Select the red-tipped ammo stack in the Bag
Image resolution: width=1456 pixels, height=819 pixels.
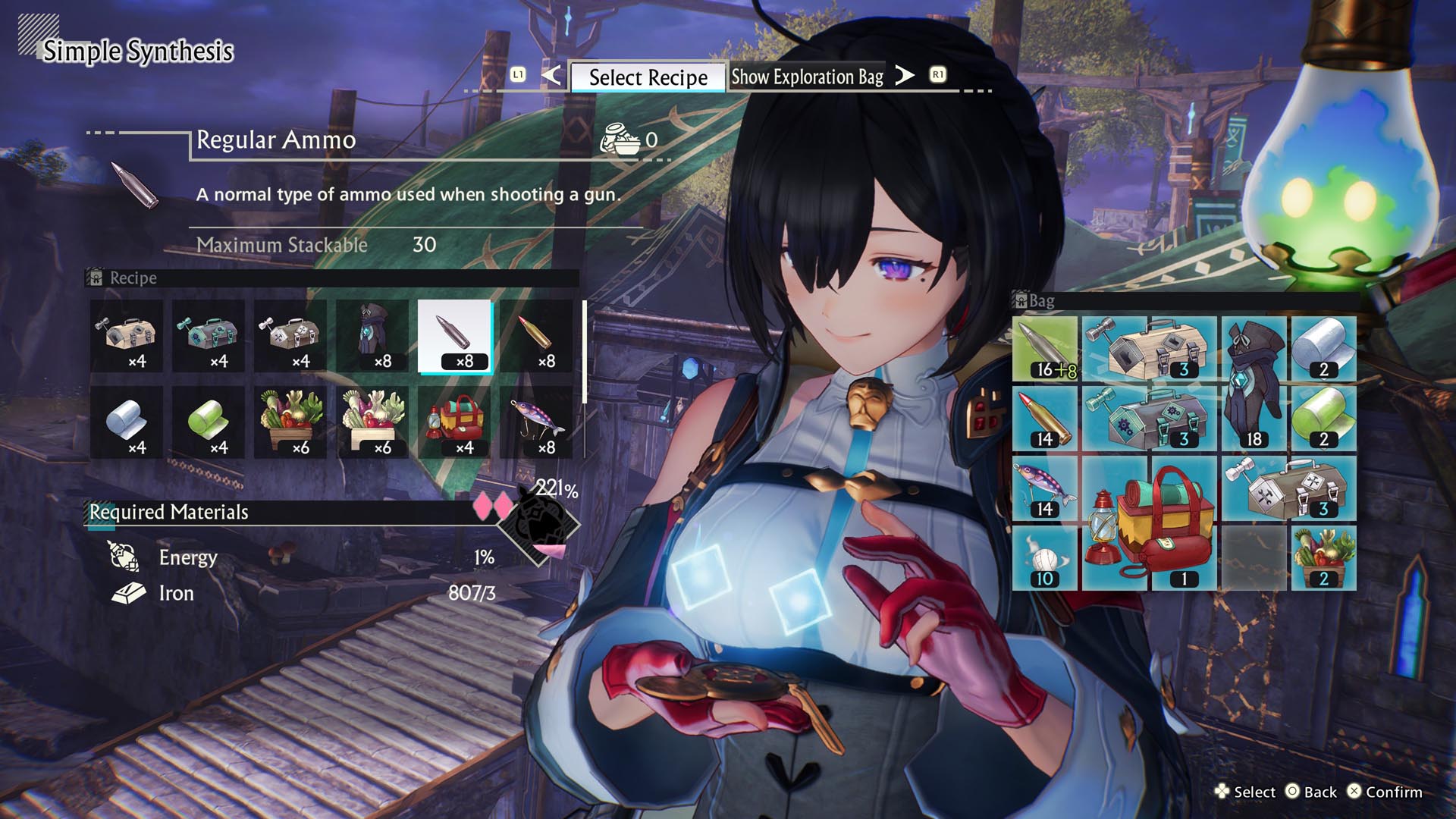point(1045,419)
